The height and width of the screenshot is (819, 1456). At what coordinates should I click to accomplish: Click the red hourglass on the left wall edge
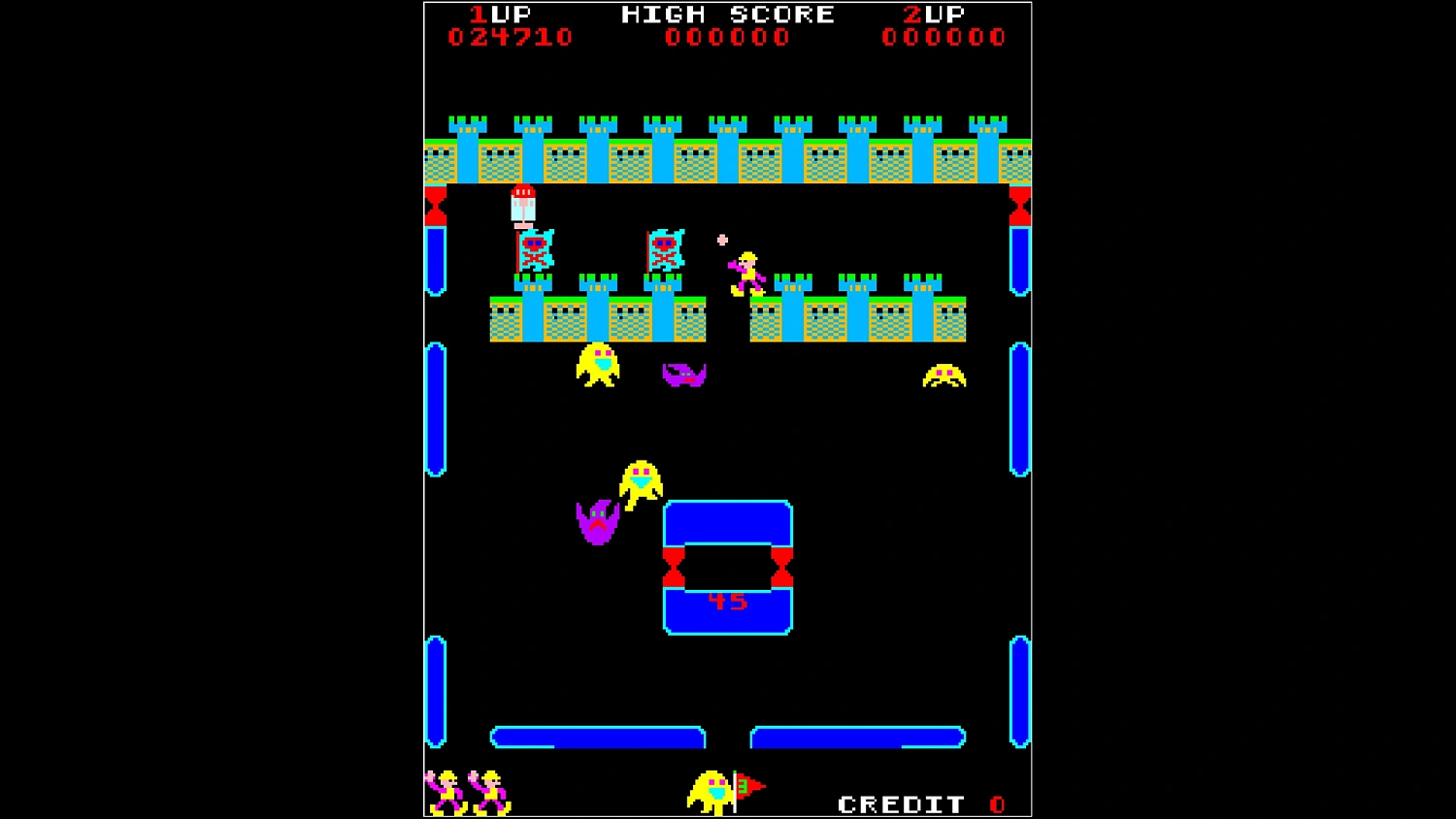(x=434, y=204)
